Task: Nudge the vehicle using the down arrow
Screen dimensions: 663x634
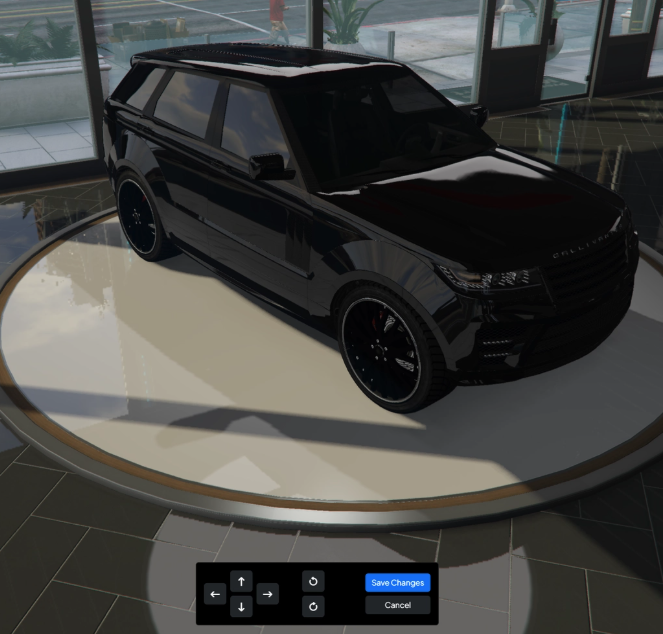Action: (241, 607)
